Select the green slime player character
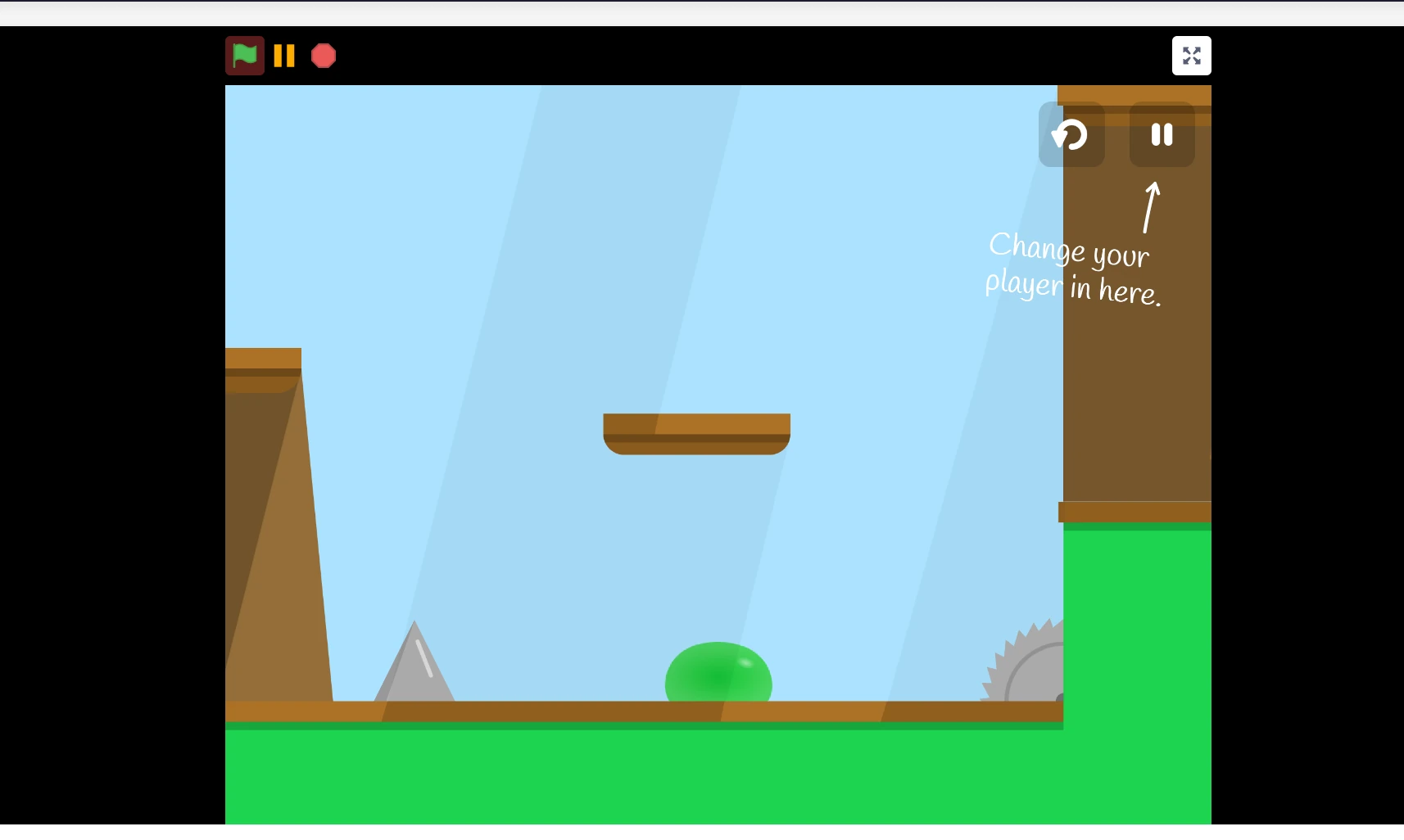The height and width of the screenshot is (840, 1404). (718, 673)
